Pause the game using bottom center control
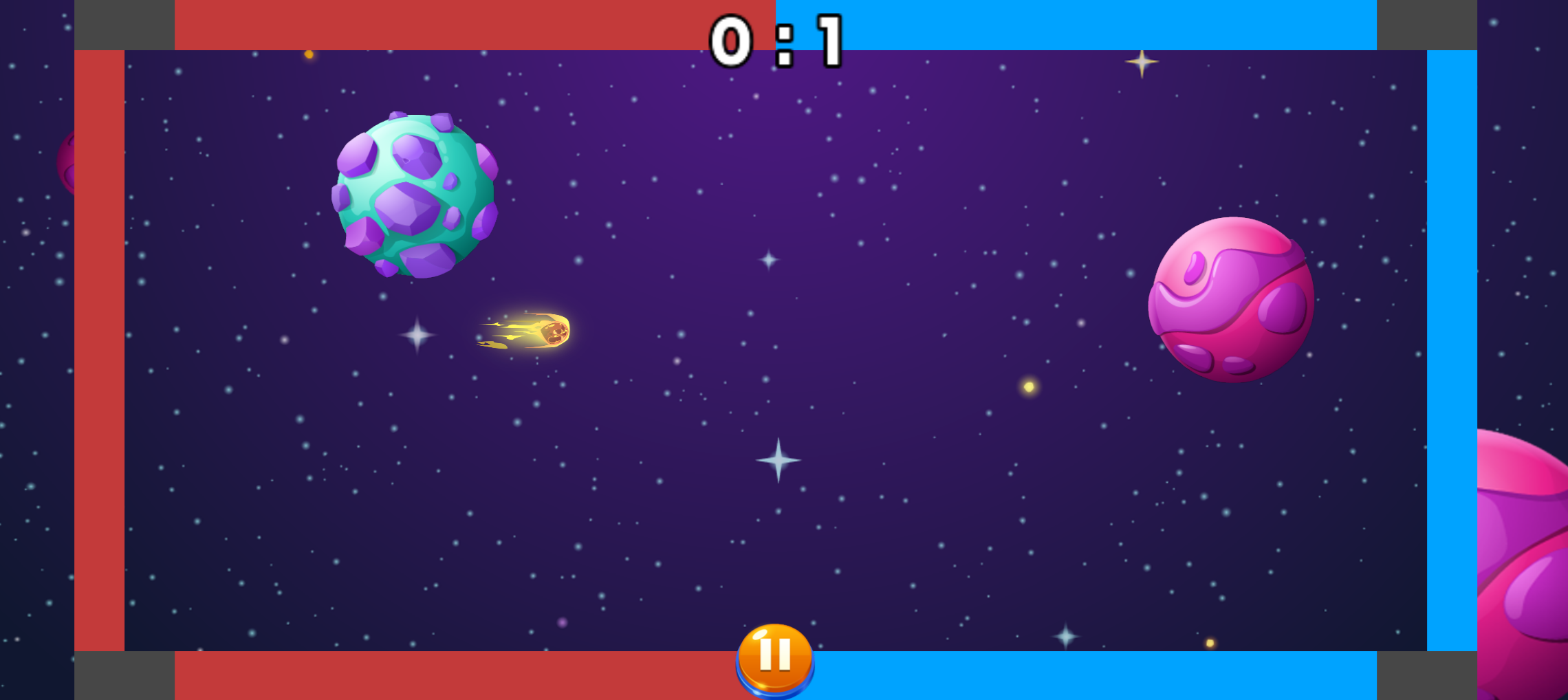The height and width of the screenshot is (700, 1568). pyautogui.click(x=776, y=658)
